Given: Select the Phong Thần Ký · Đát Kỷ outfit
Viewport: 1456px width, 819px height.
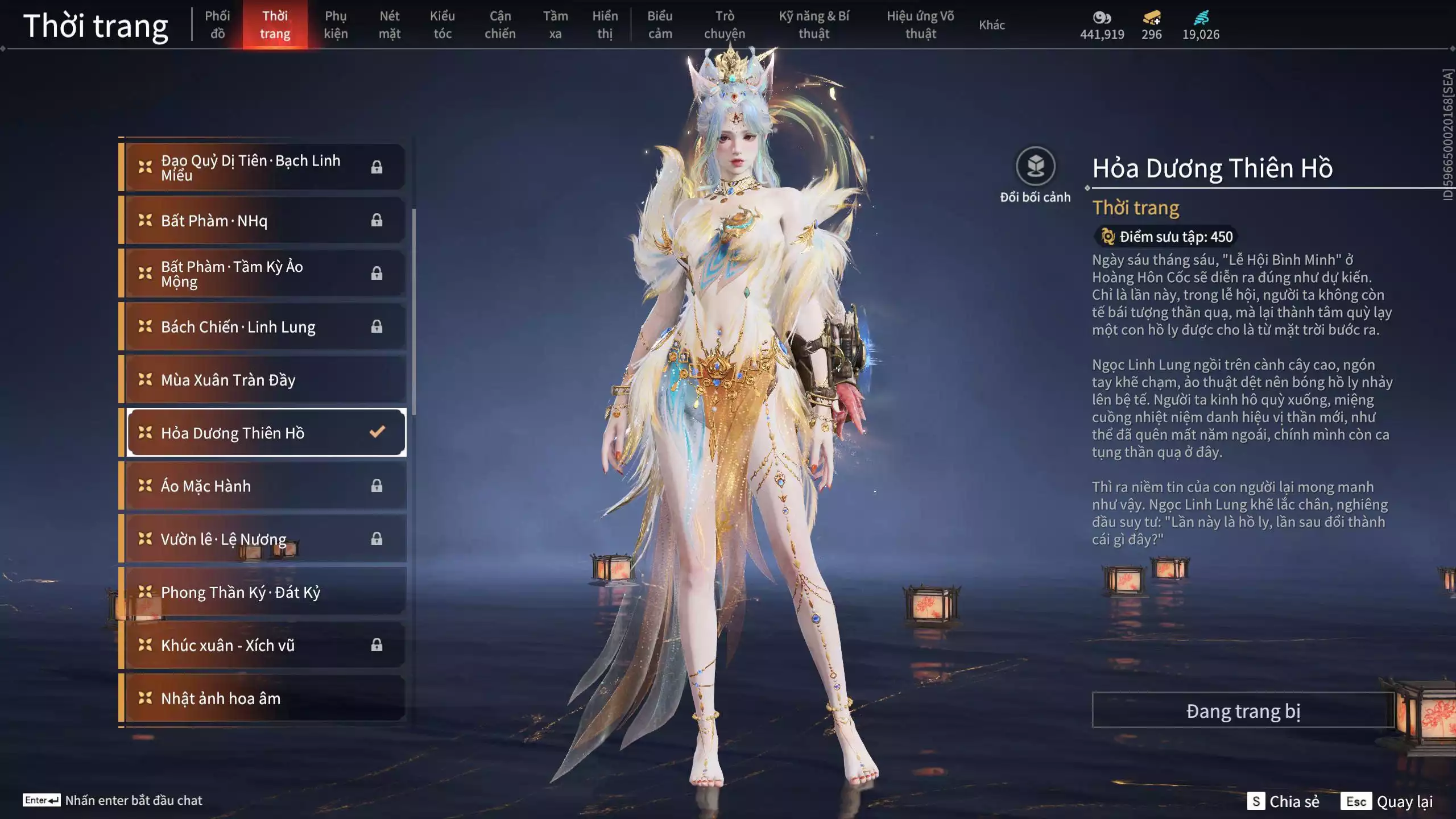Looking at the screenshot, I should [265, 592].
